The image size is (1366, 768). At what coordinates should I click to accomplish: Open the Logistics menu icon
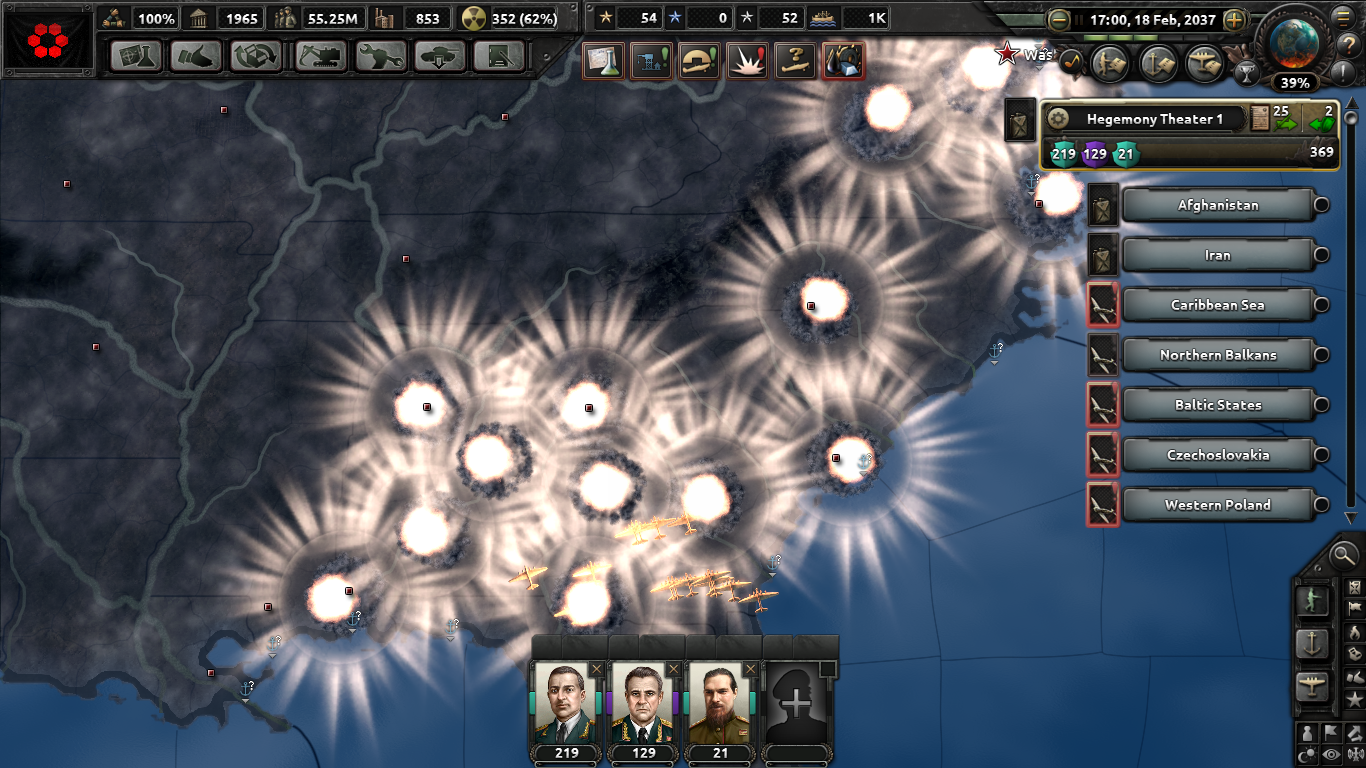tap(500, 57)
